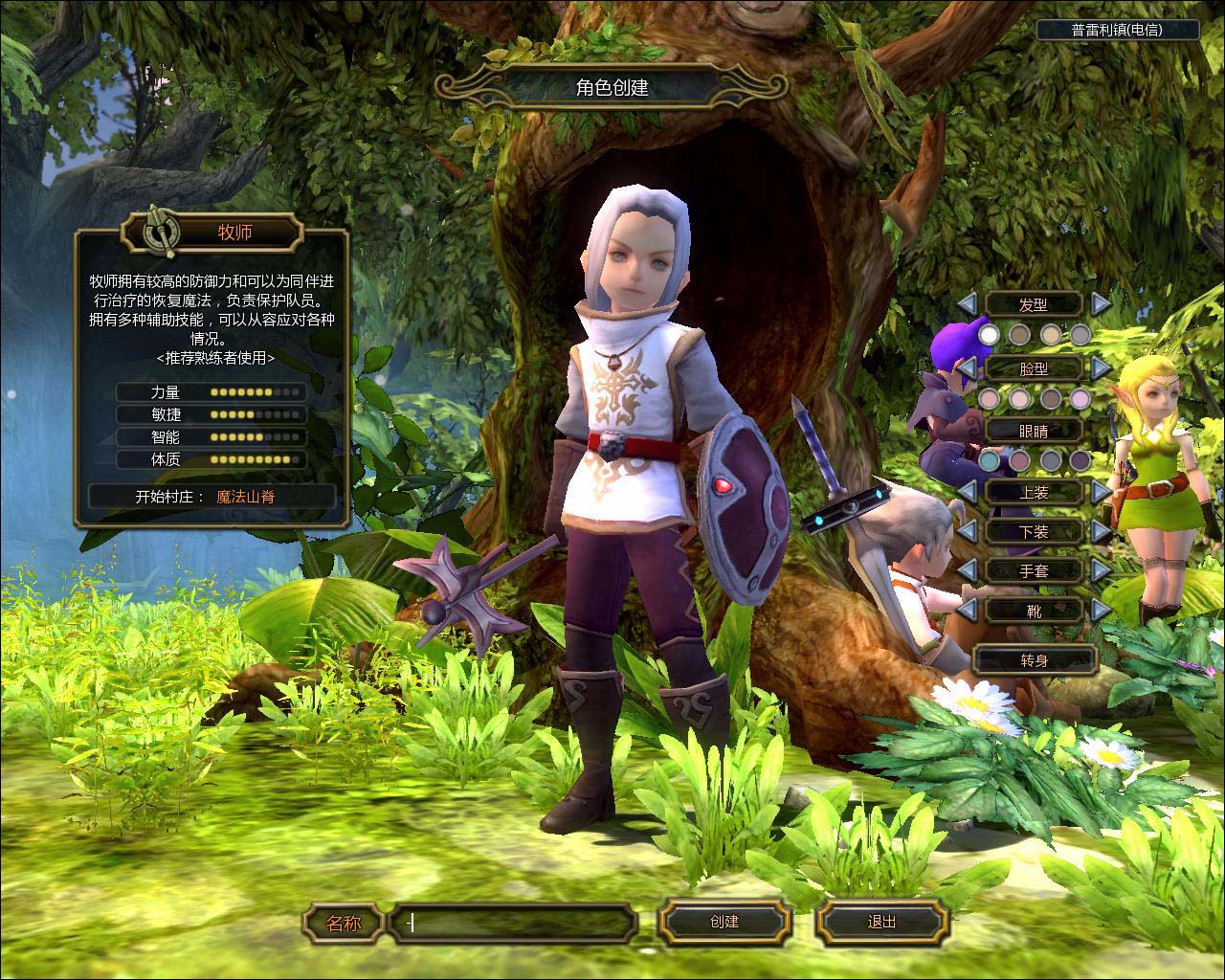1225x980 pixels.
Task: Cycle next pants with the 下装 right arrow
Action: point(1102,530)
